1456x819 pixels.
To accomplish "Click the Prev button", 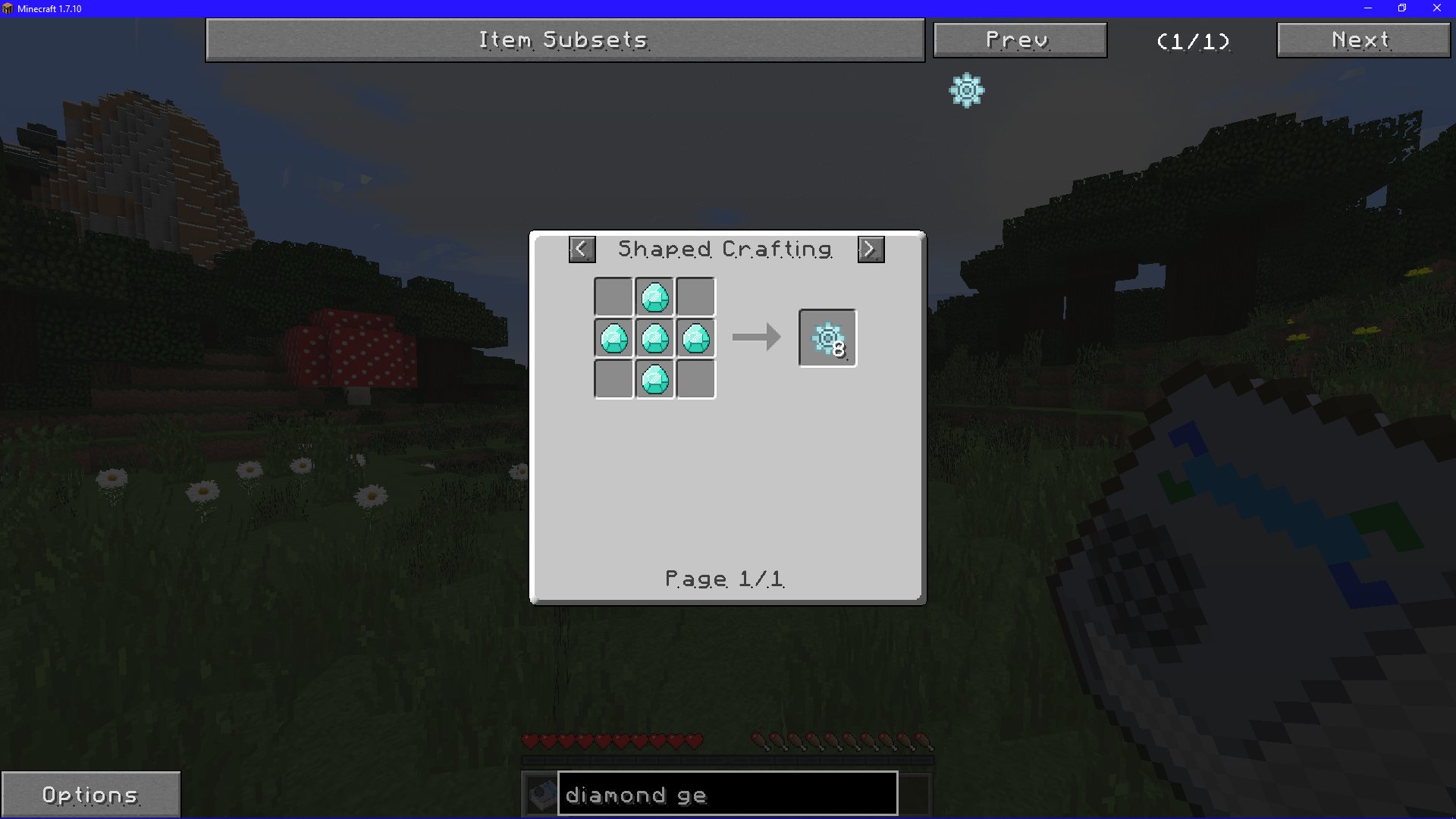I will (1019, 39).
